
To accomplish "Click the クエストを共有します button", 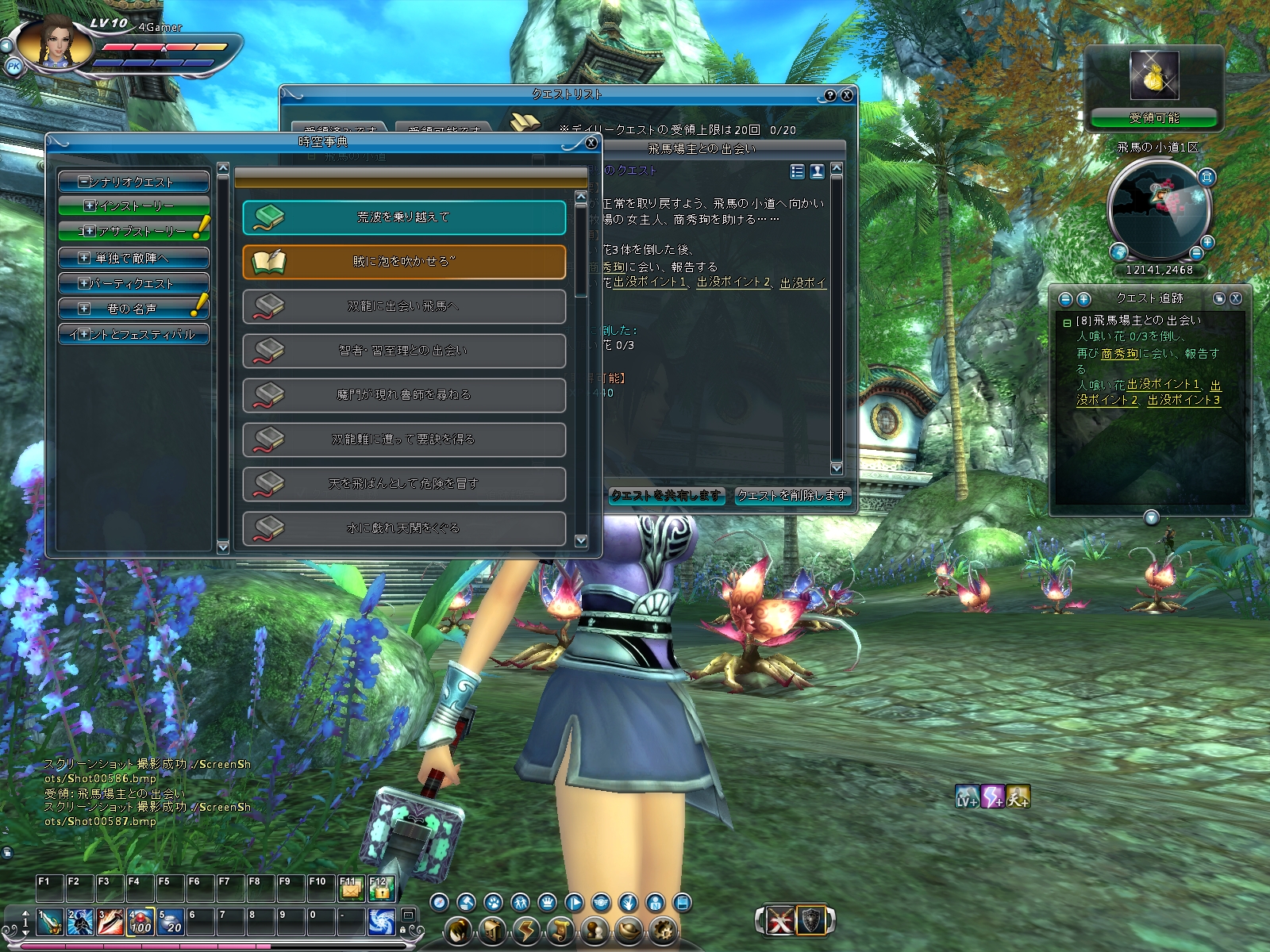I will coord(666,496).
